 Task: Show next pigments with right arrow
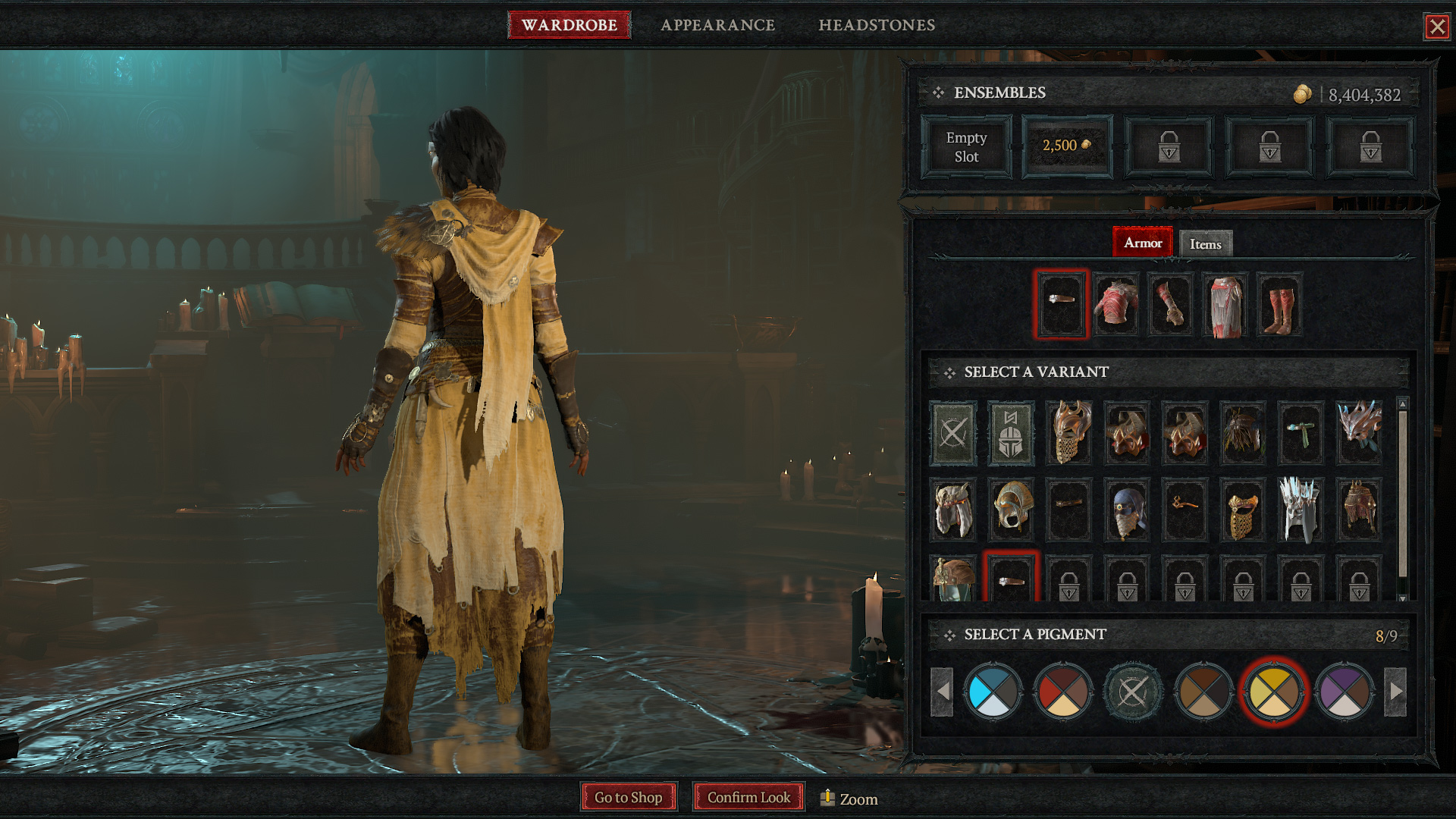tap(1395, 691)
